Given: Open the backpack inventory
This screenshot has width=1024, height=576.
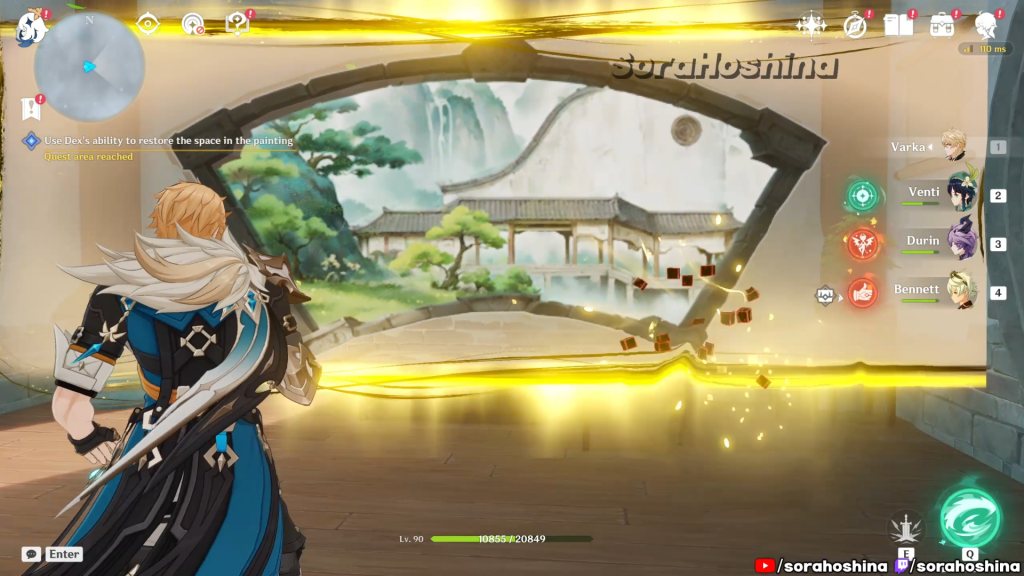Looking at the screenshot, I should [x=942, y=24].
